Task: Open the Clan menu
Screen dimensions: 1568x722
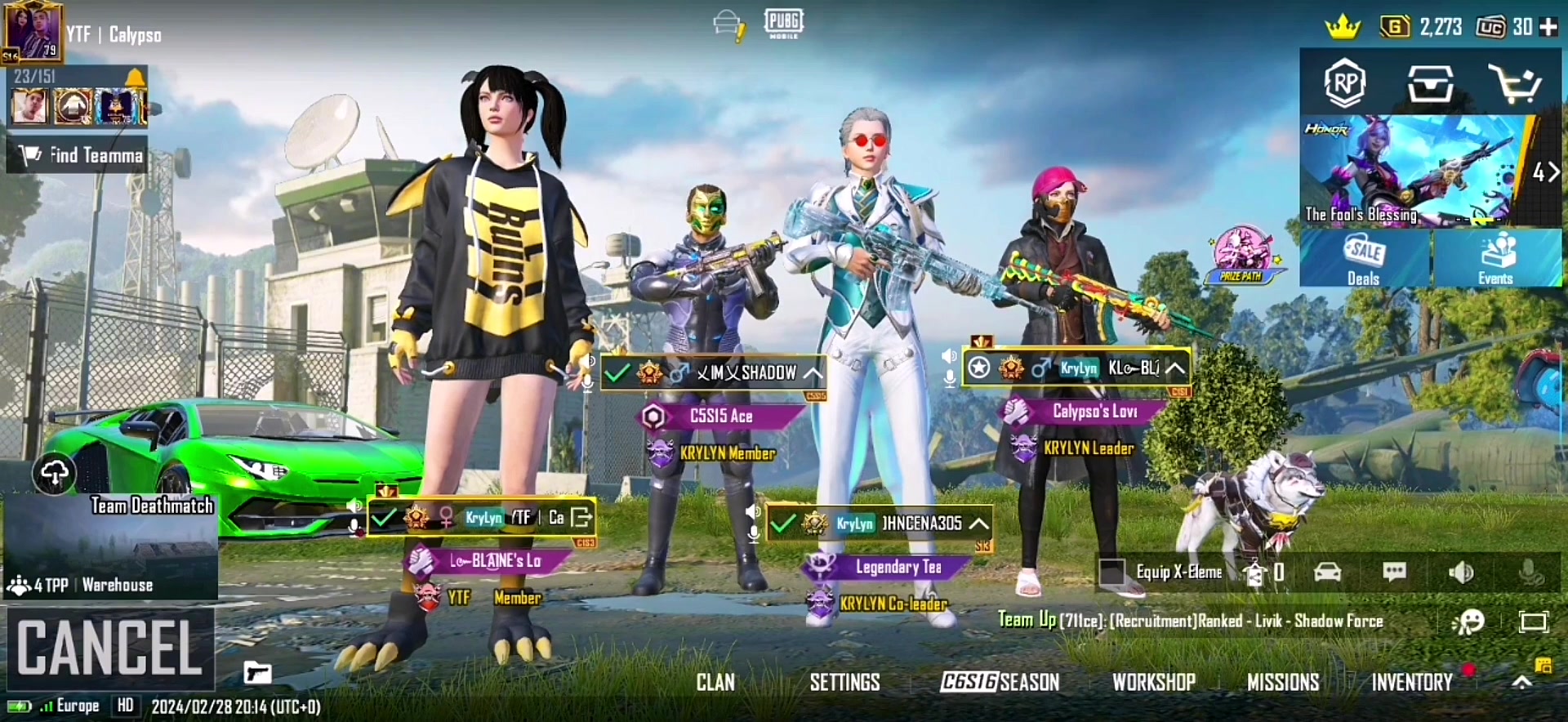Action: coord(715,682)
